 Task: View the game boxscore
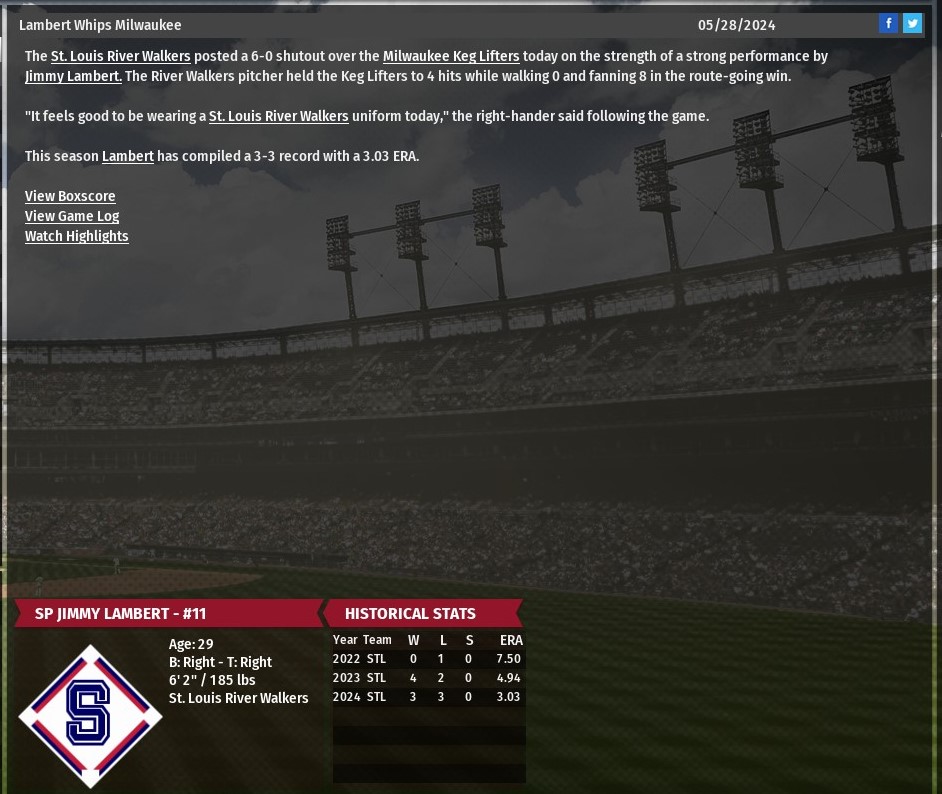pyautogui.click(x=70, y=197)
